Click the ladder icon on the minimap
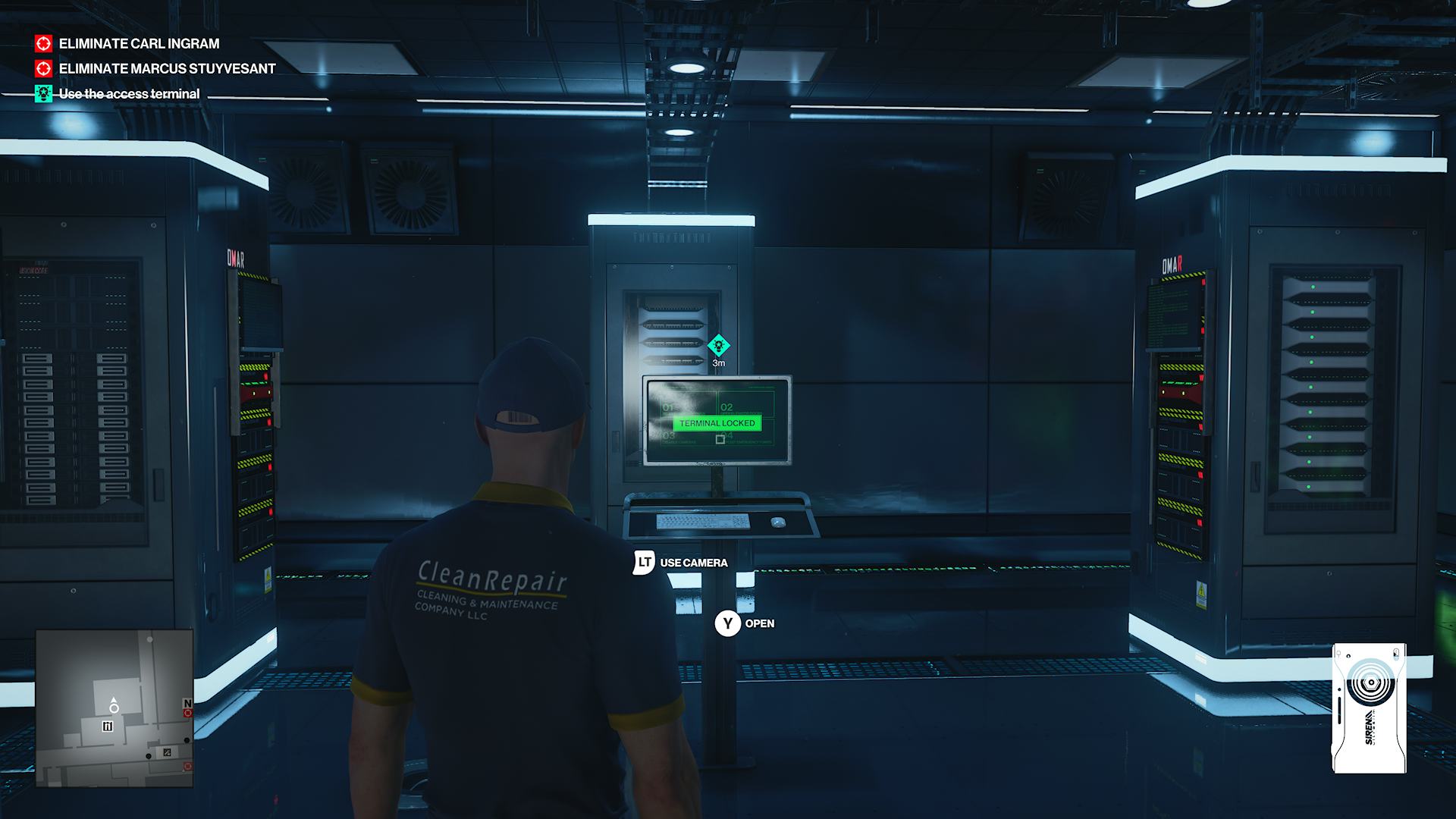This screenshot has width=1456, height=819. click(x=108, y=726)
